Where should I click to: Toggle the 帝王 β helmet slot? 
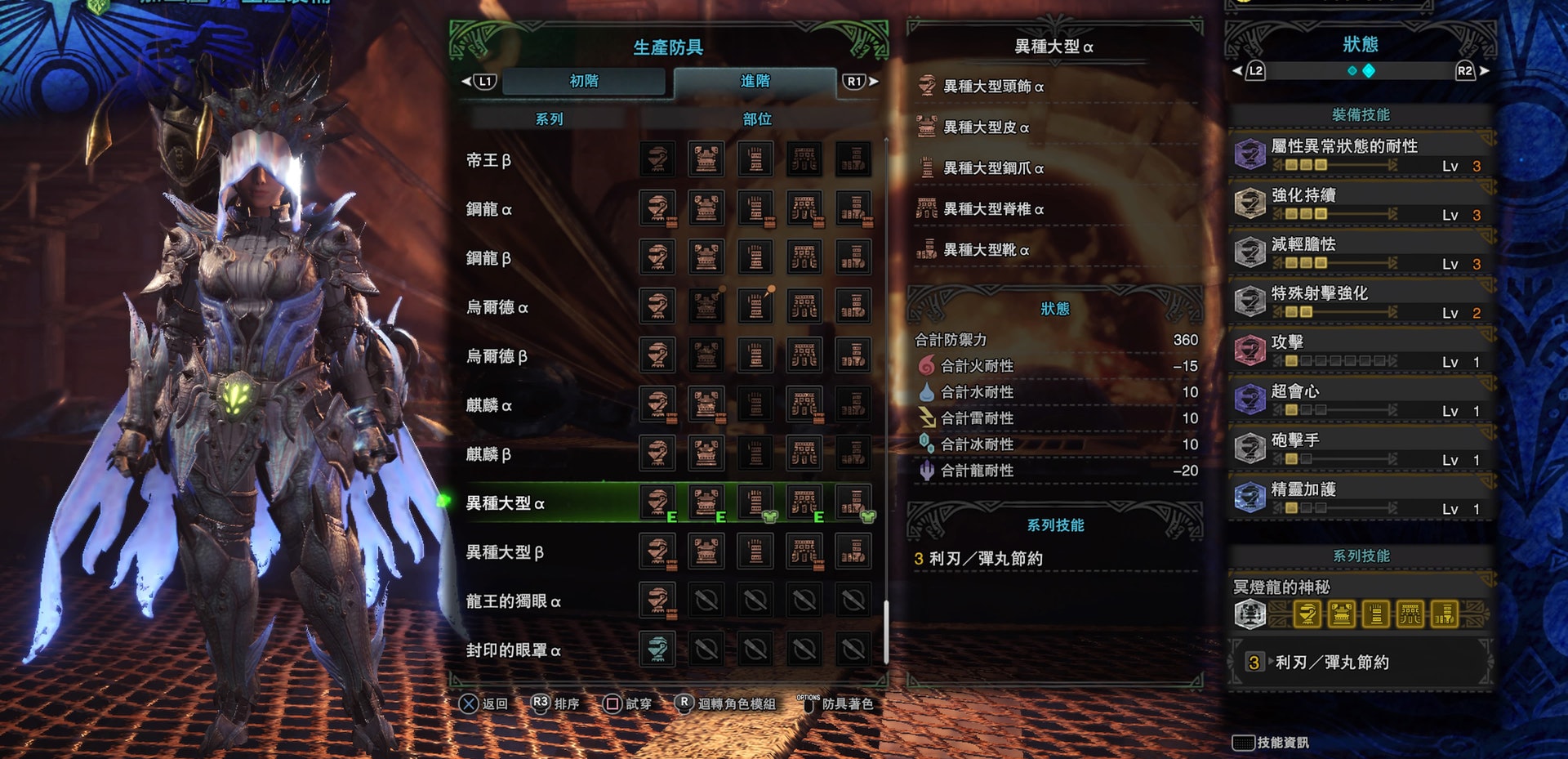[657, 158]
